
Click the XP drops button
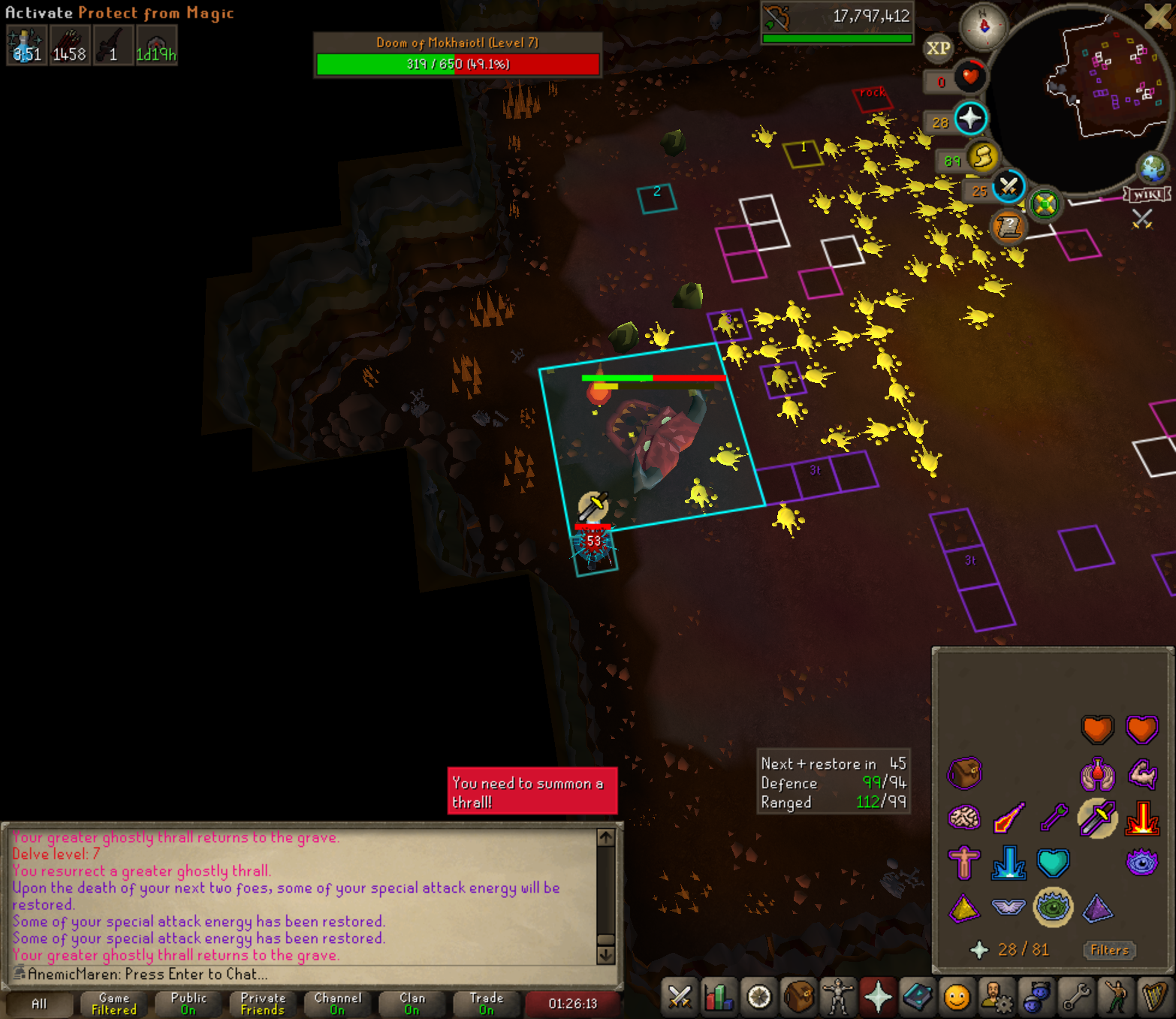pyautogui.click(x=938, y=49)
